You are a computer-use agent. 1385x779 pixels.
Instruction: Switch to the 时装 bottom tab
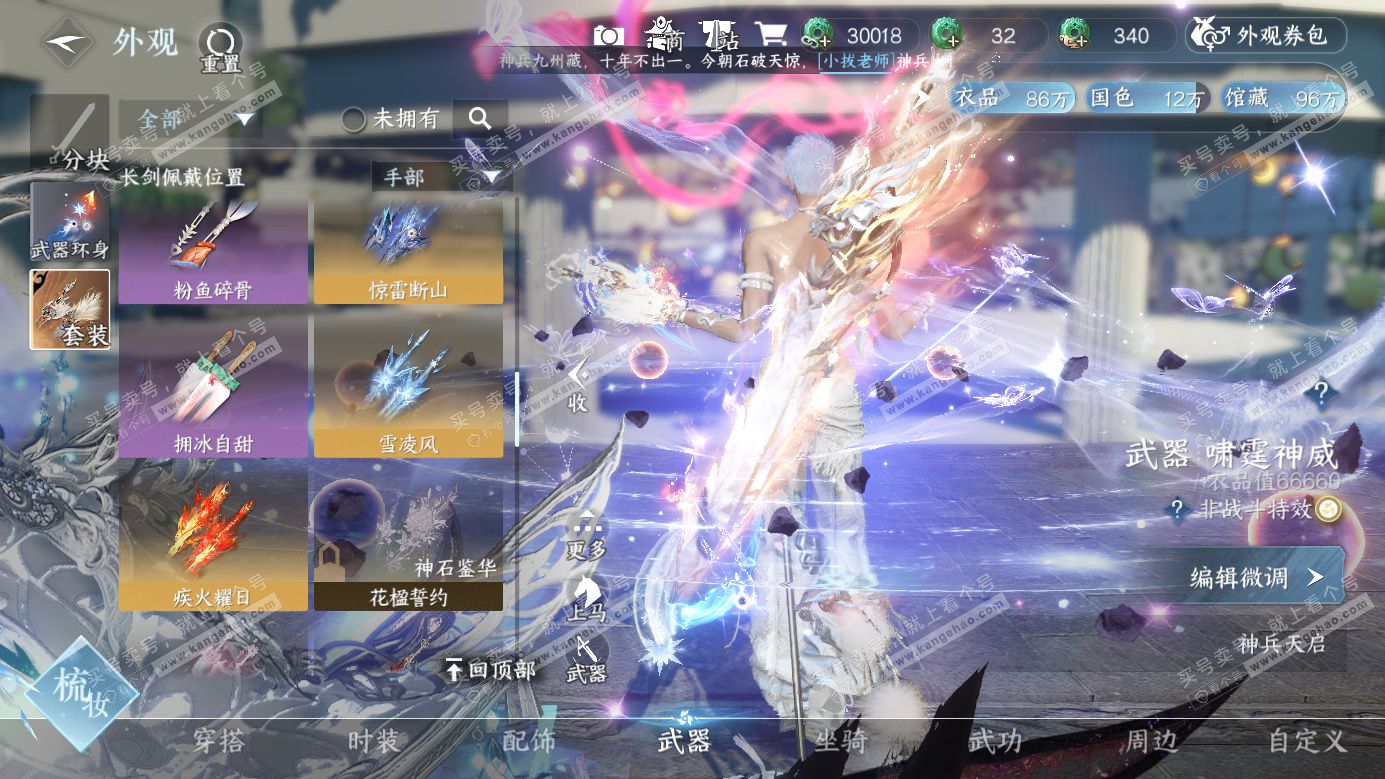click(374, 741)
